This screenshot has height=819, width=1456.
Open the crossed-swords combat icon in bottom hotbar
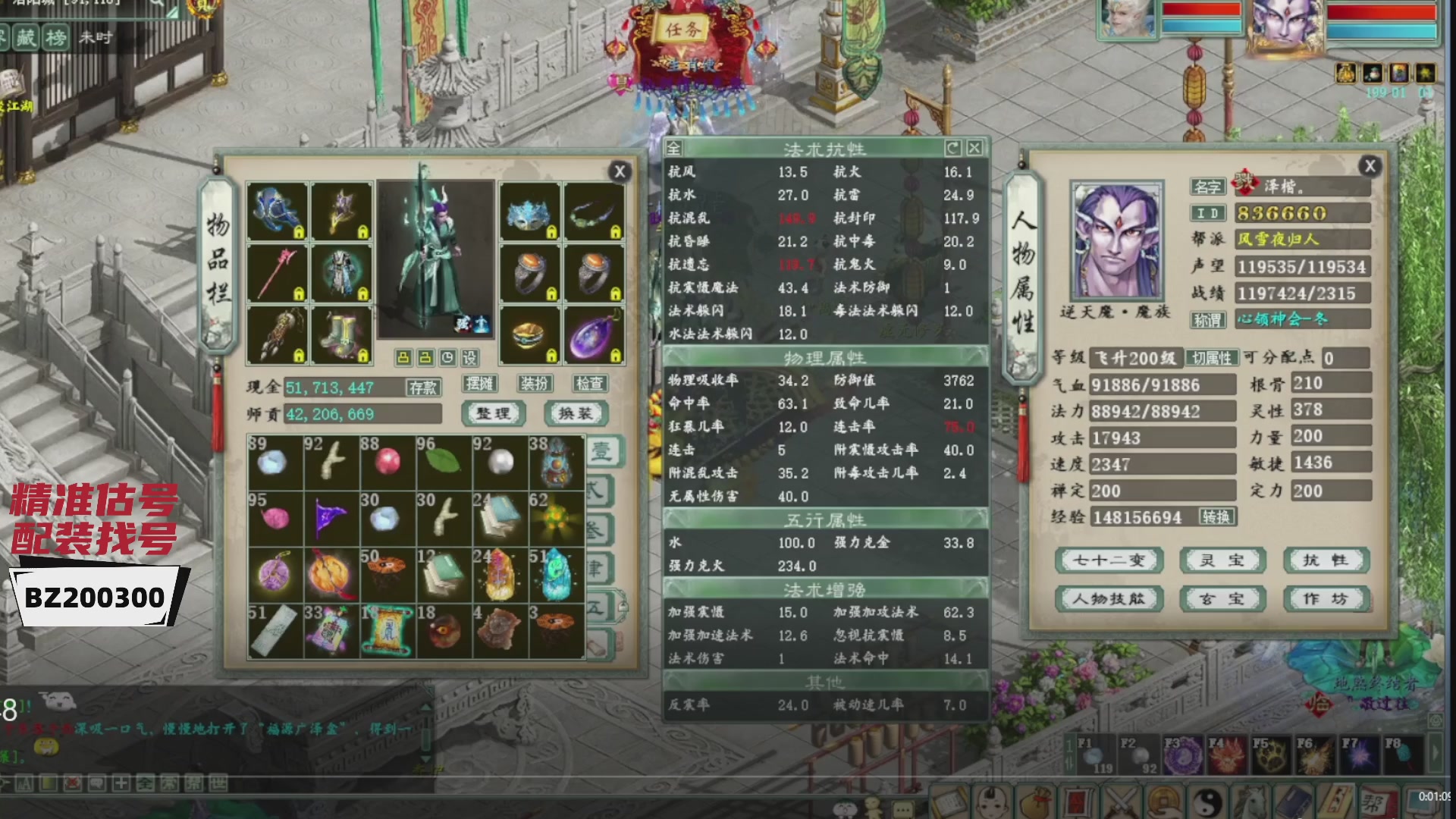click(1119, 802)
